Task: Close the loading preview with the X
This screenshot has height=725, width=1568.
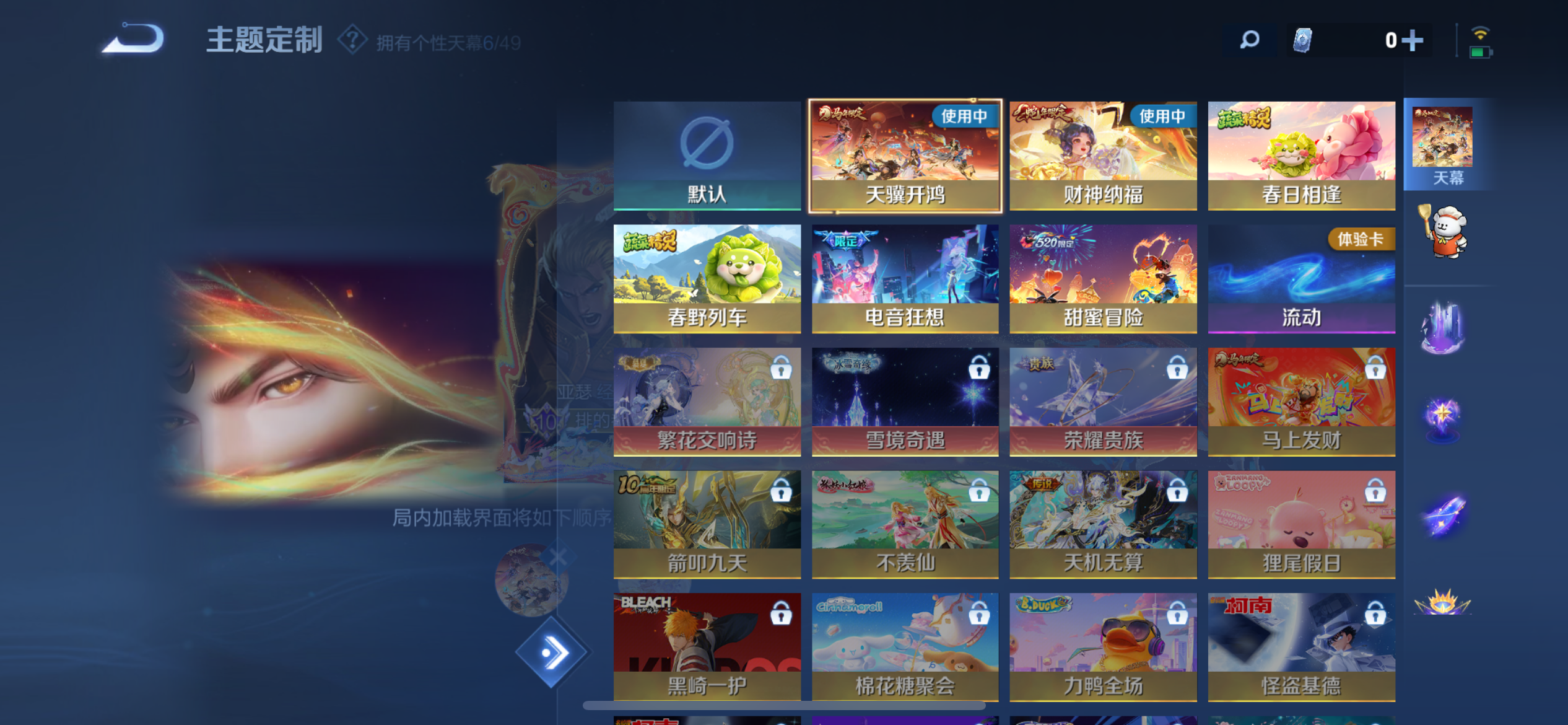Action: pos(557,556)
